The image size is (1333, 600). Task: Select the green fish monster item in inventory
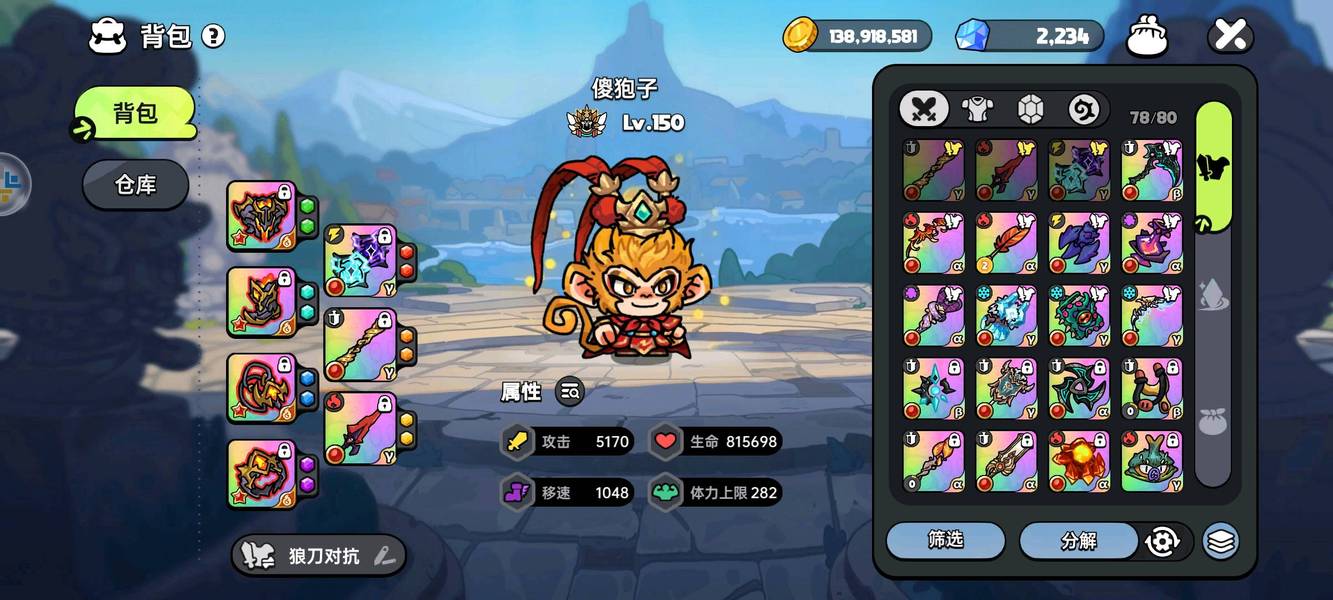(1152, 461)
